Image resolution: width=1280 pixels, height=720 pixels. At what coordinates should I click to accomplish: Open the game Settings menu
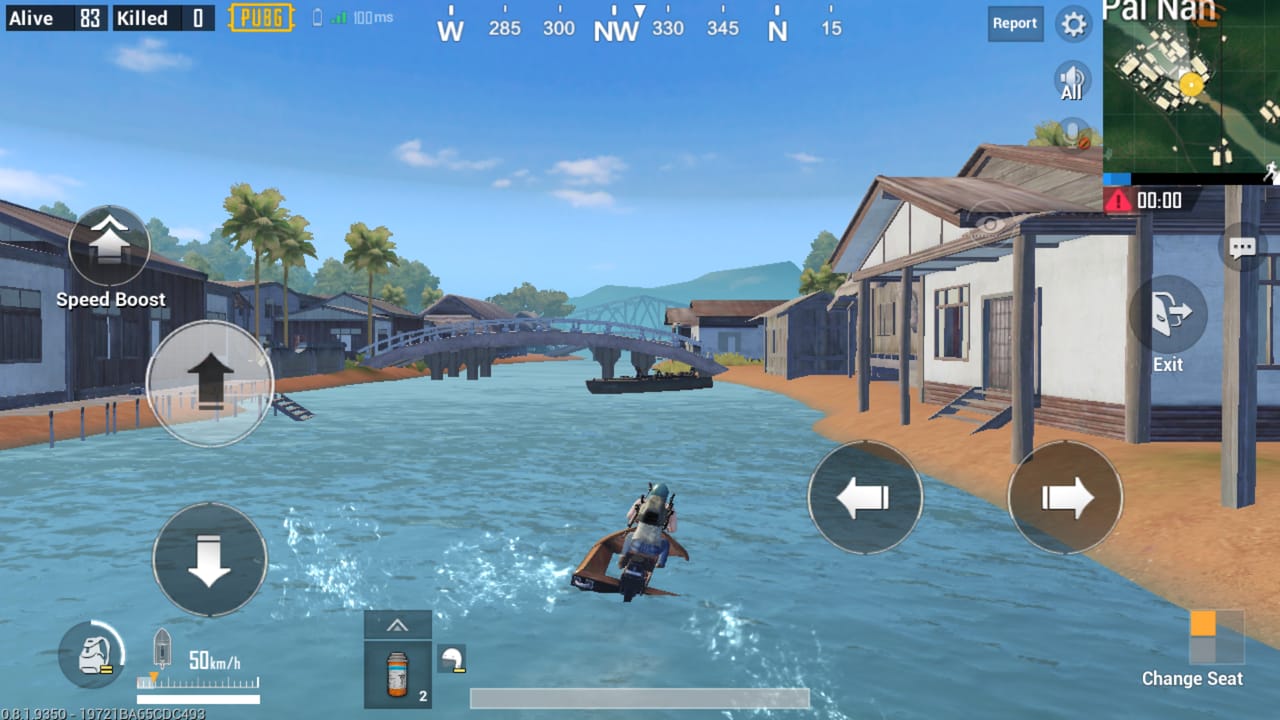(1074, 25)
